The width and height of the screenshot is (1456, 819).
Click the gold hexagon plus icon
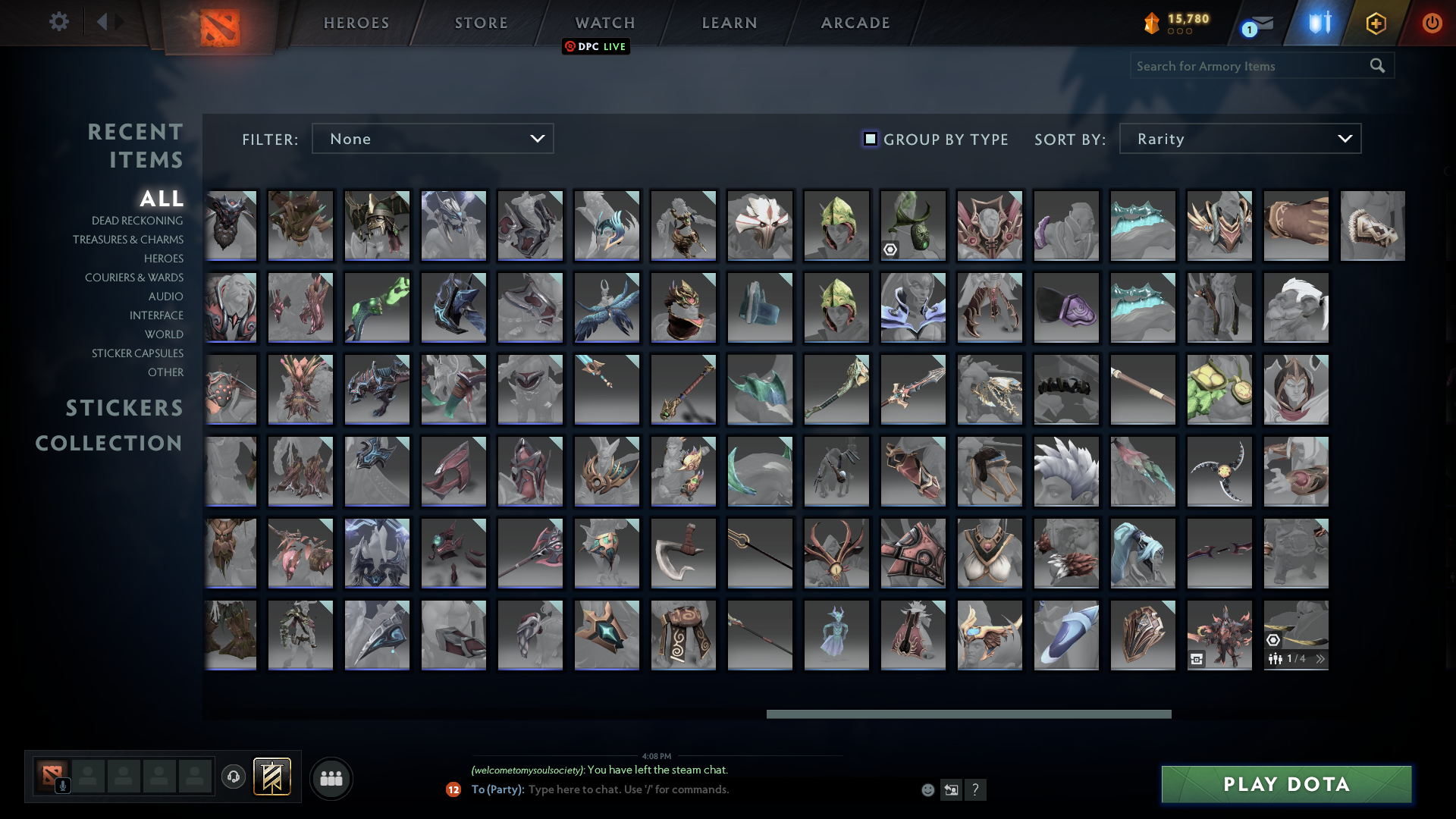[1376, 23]
